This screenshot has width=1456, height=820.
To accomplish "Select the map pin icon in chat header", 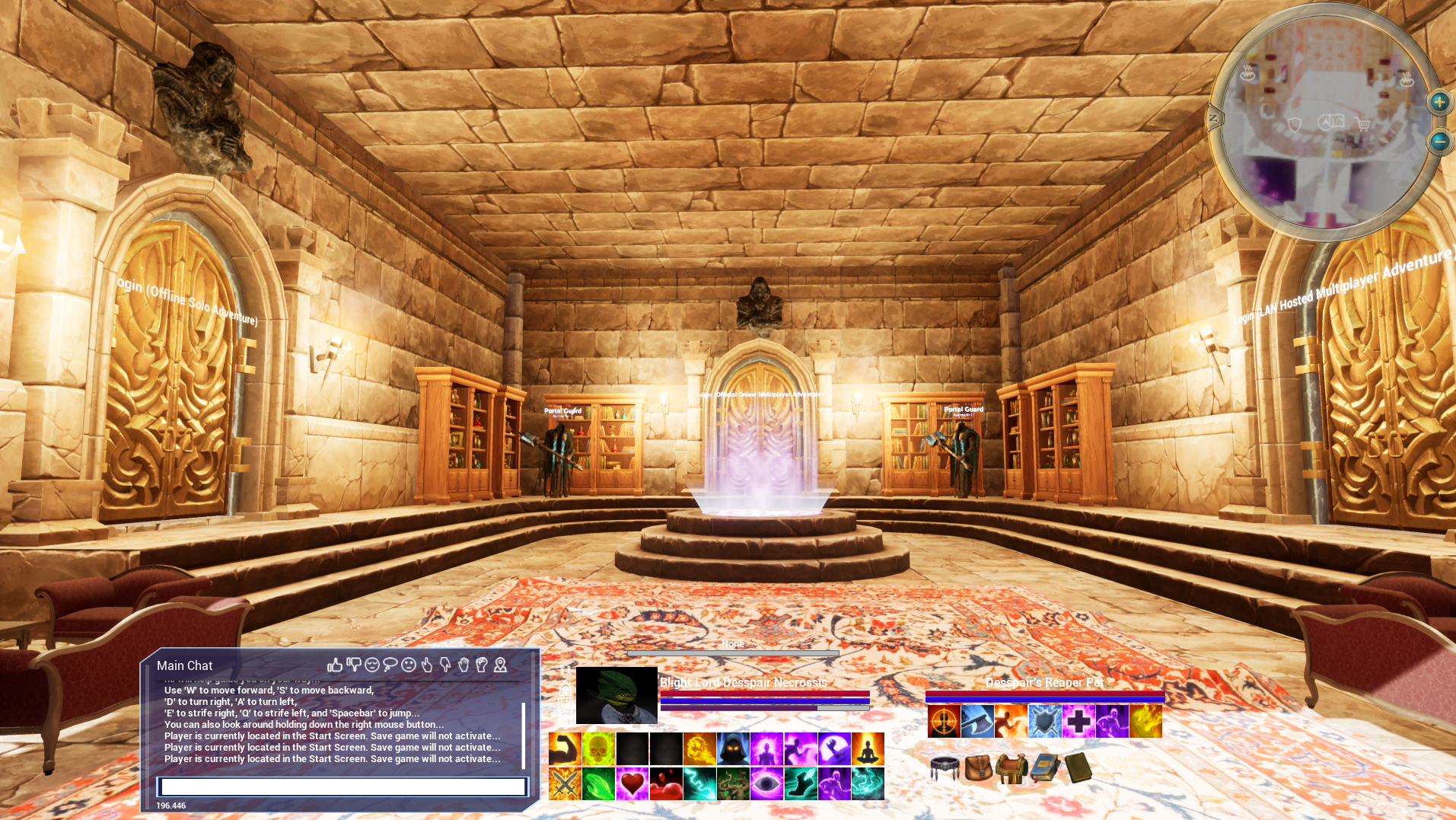I will tap(500, 665).
